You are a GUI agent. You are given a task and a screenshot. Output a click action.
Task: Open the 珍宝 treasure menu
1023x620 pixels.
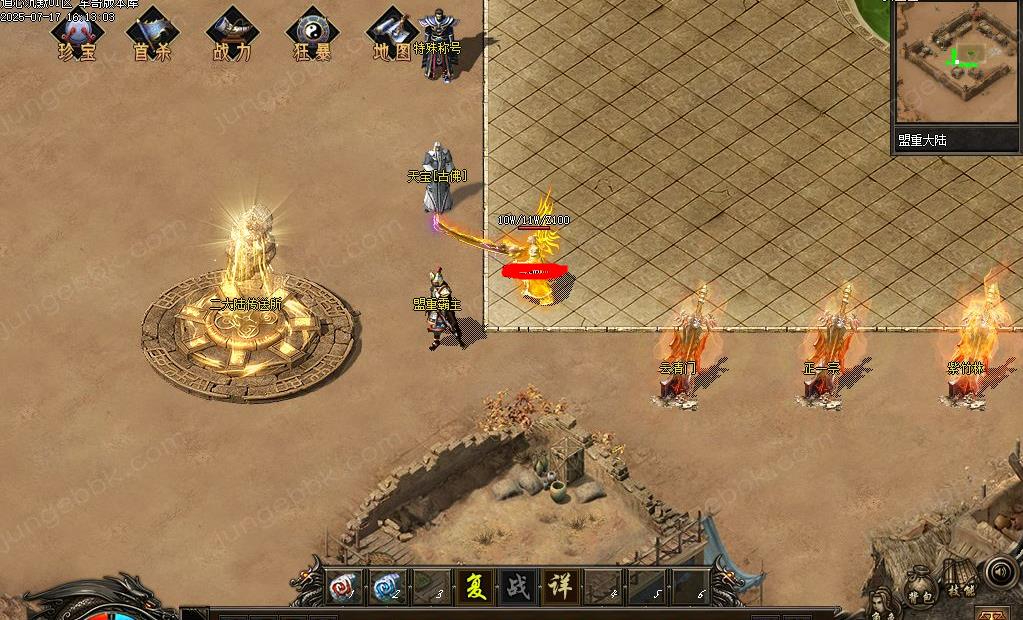[x=76, y=35]
